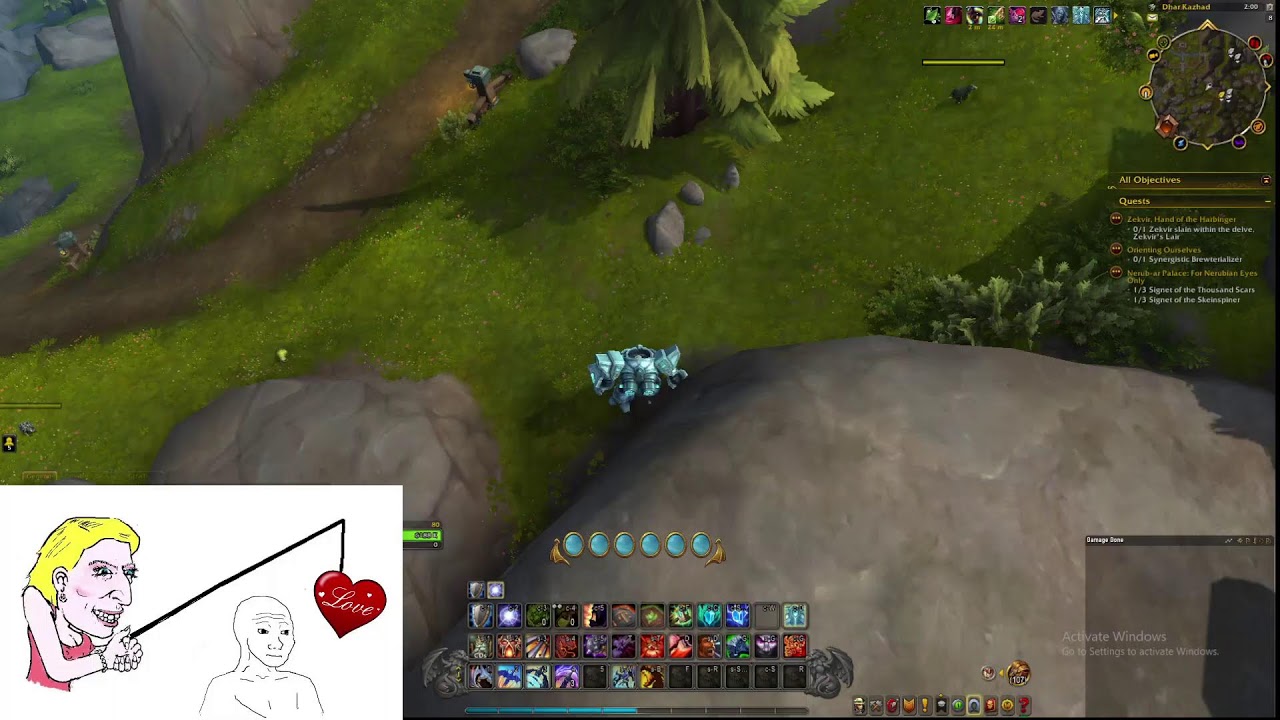Open the game time clock showing 2:00

click(x=1251, y=7)
